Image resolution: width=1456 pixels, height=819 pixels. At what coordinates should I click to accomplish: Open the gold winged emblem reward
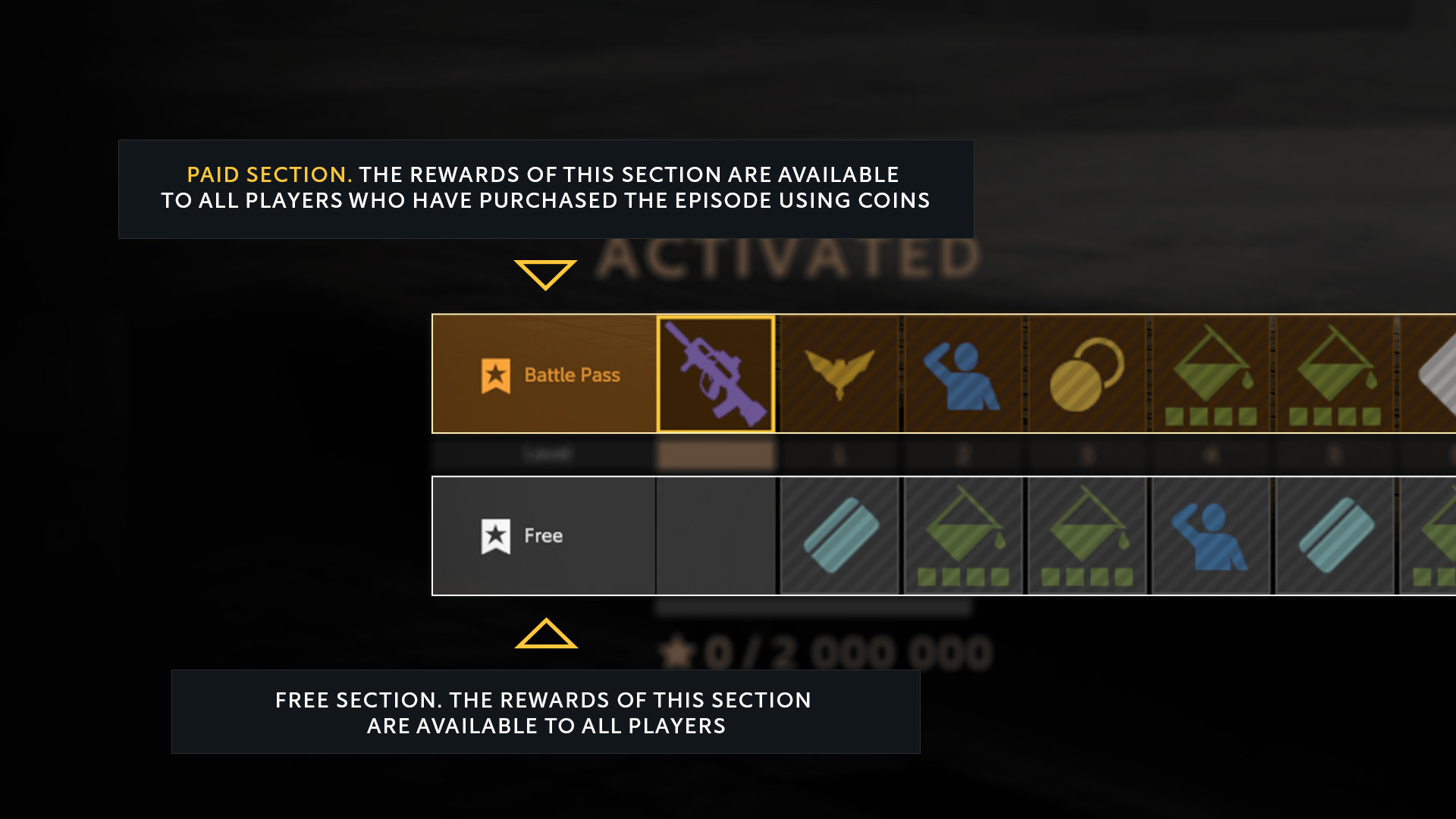(839, 374)
